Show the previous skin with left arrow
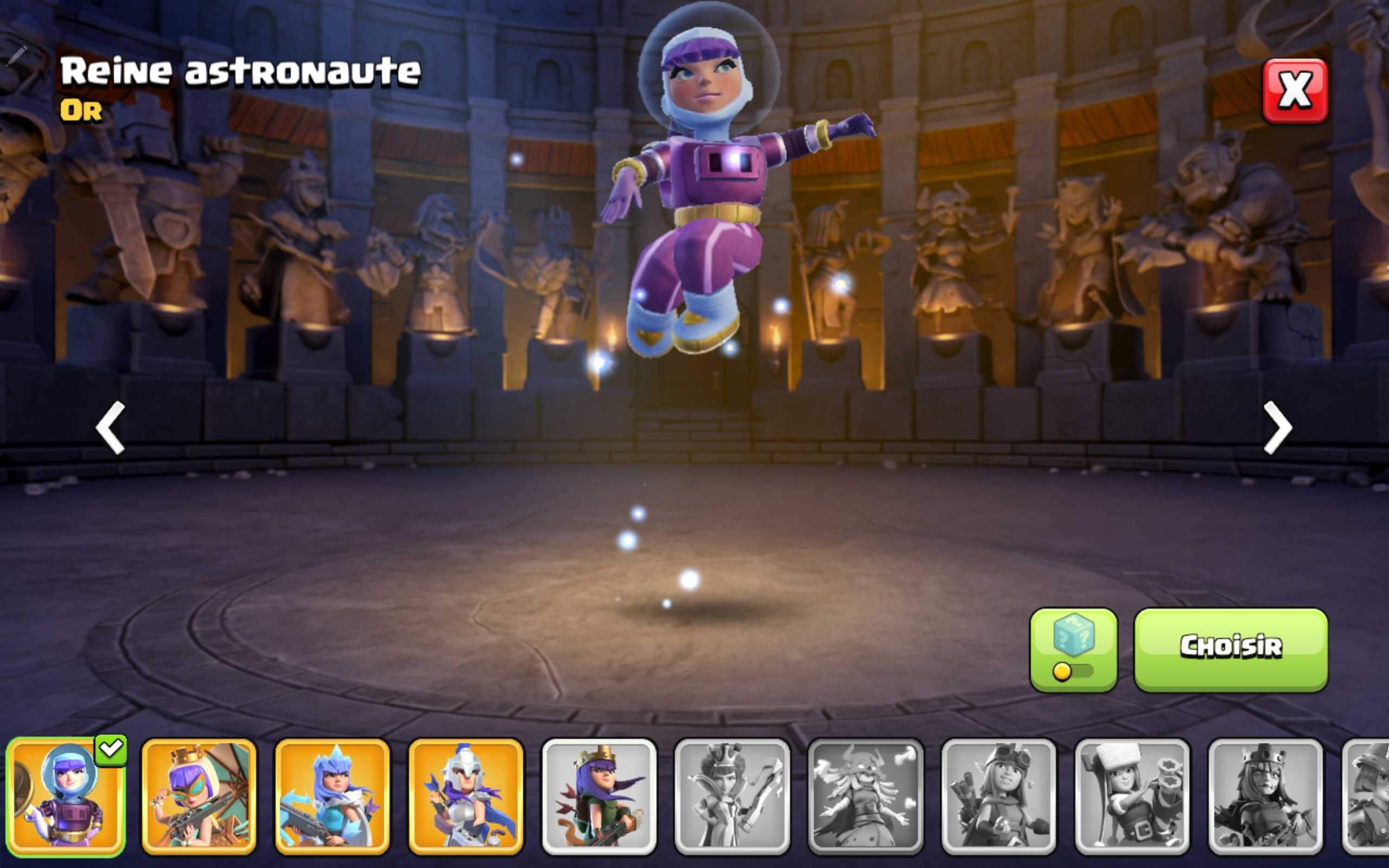Viewport: 1389px width, 868px height. tap(110, 427)
